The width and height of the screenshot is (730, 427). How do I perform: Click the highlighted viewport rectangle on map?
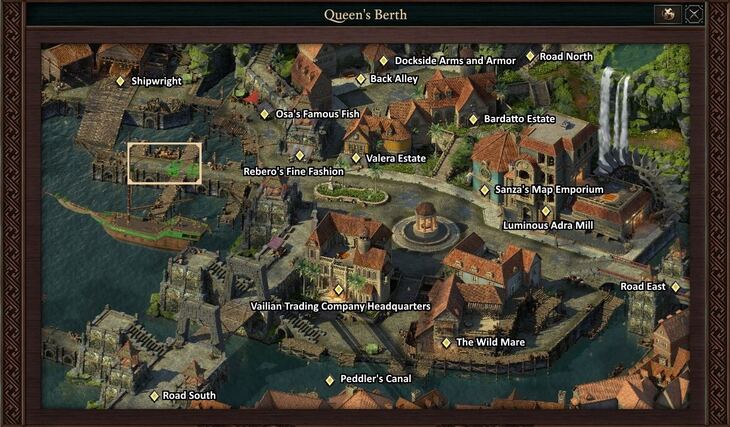(x=165, y=163)
